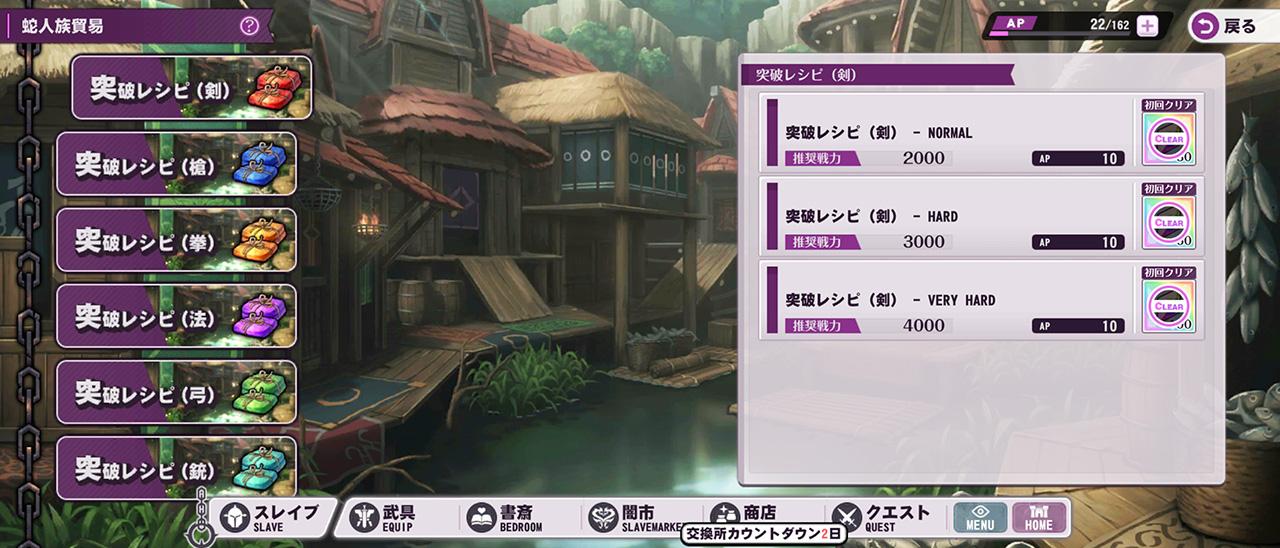Return to the HOME screen
The height and width of the screenshot is (548, 1280).
1039,517
